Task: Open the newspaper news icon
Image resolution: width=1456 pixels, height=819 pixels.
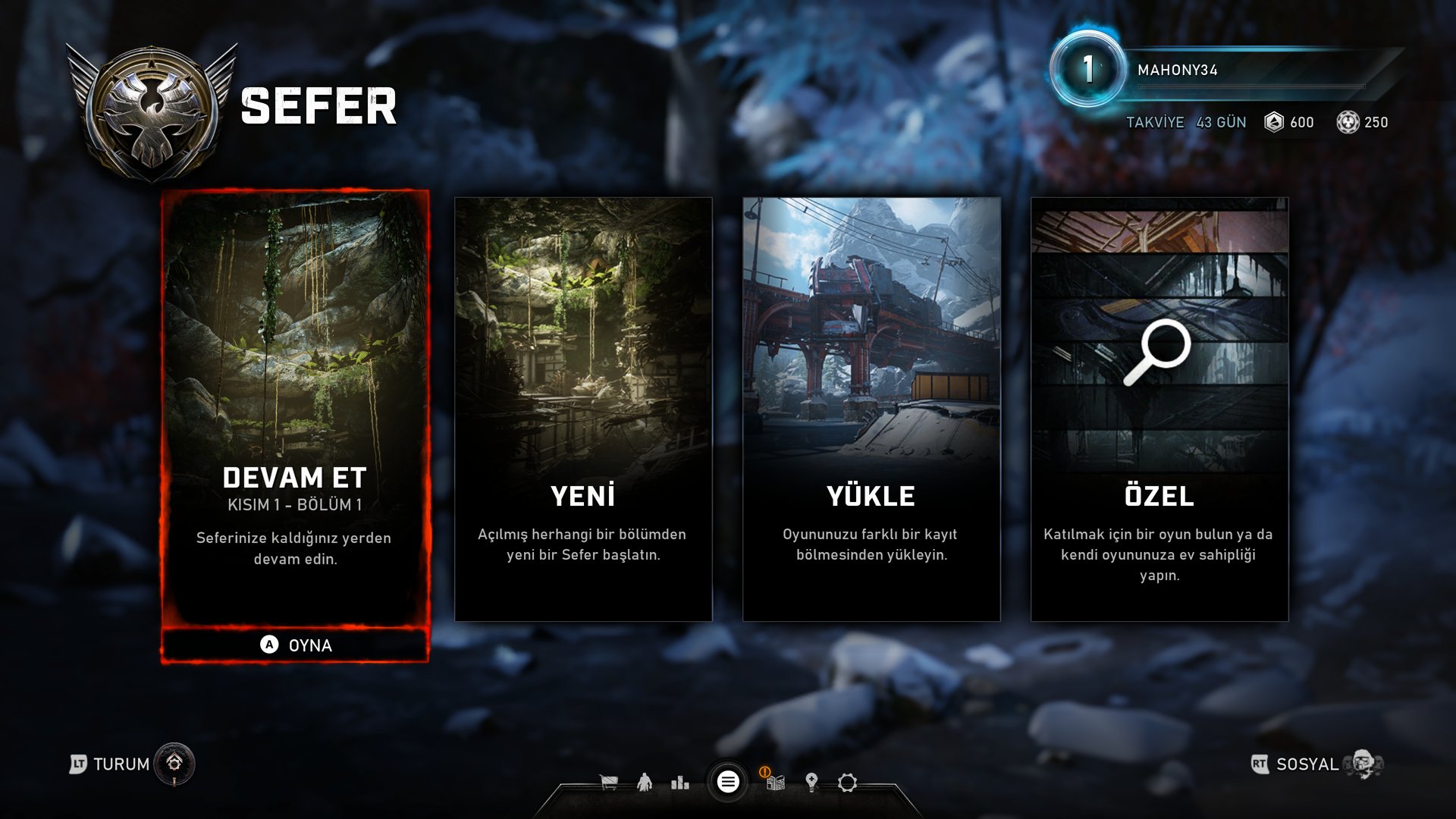Action: point(775,782)
